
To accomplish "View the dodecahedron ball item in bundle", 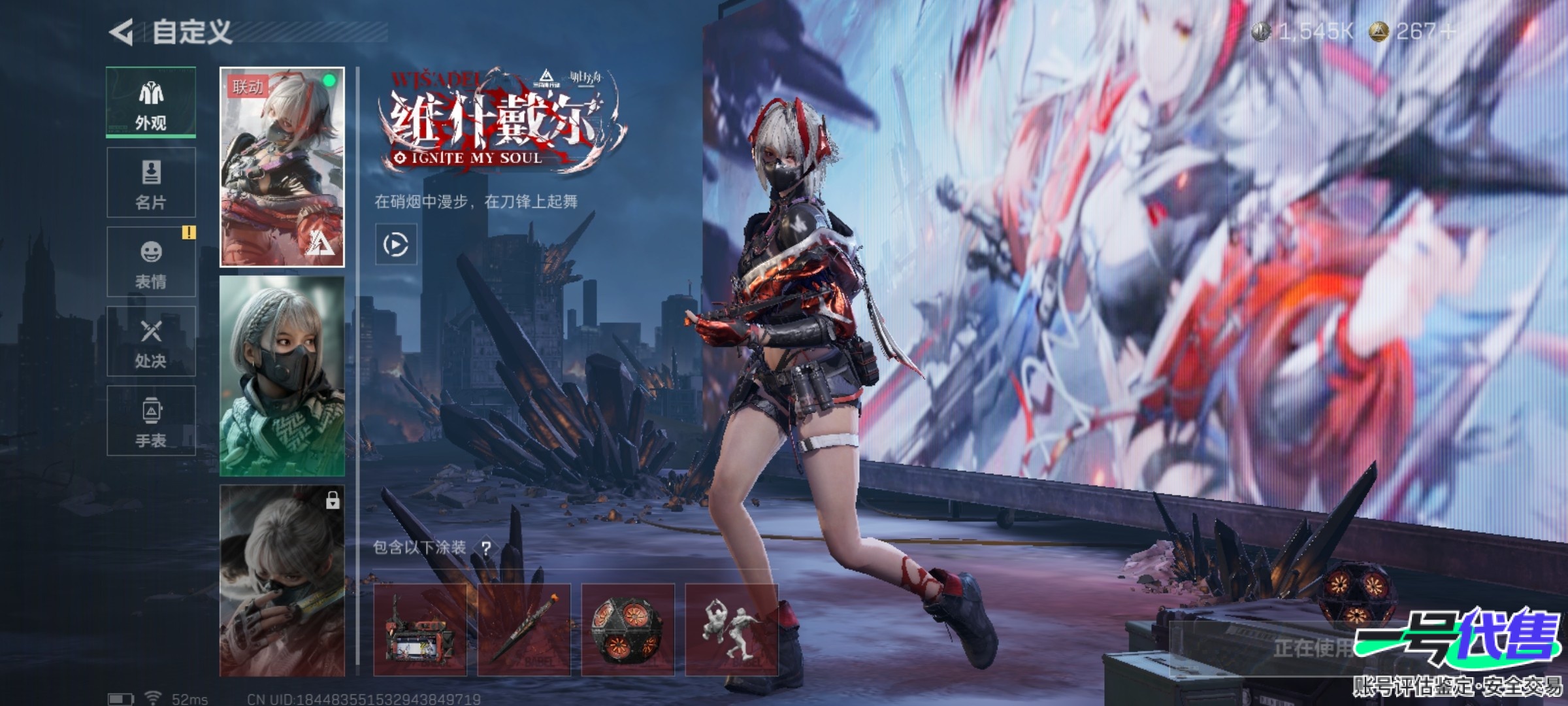I will click(627, 630).
